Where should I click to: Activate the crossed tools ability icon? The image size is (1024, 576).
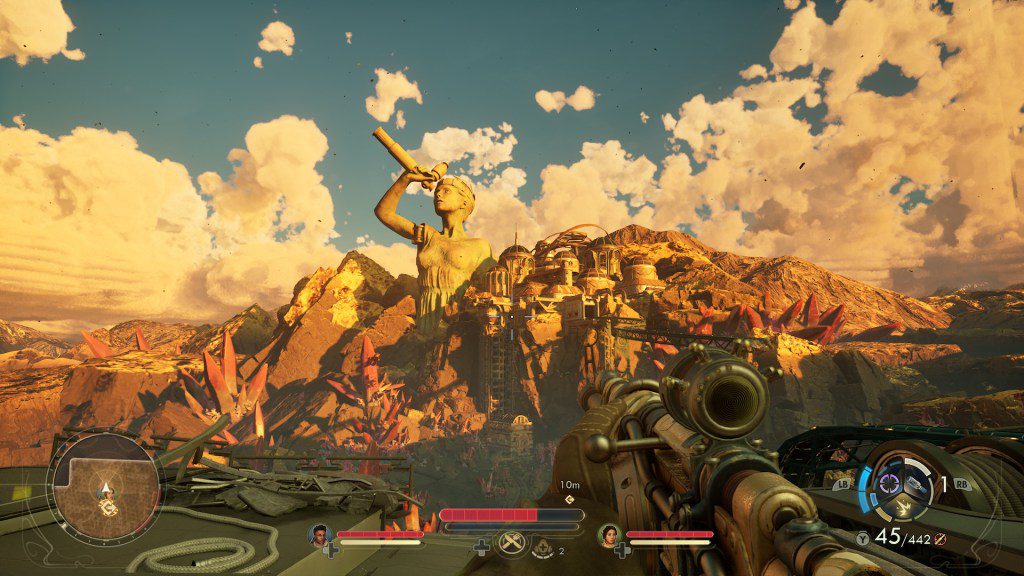512,545
